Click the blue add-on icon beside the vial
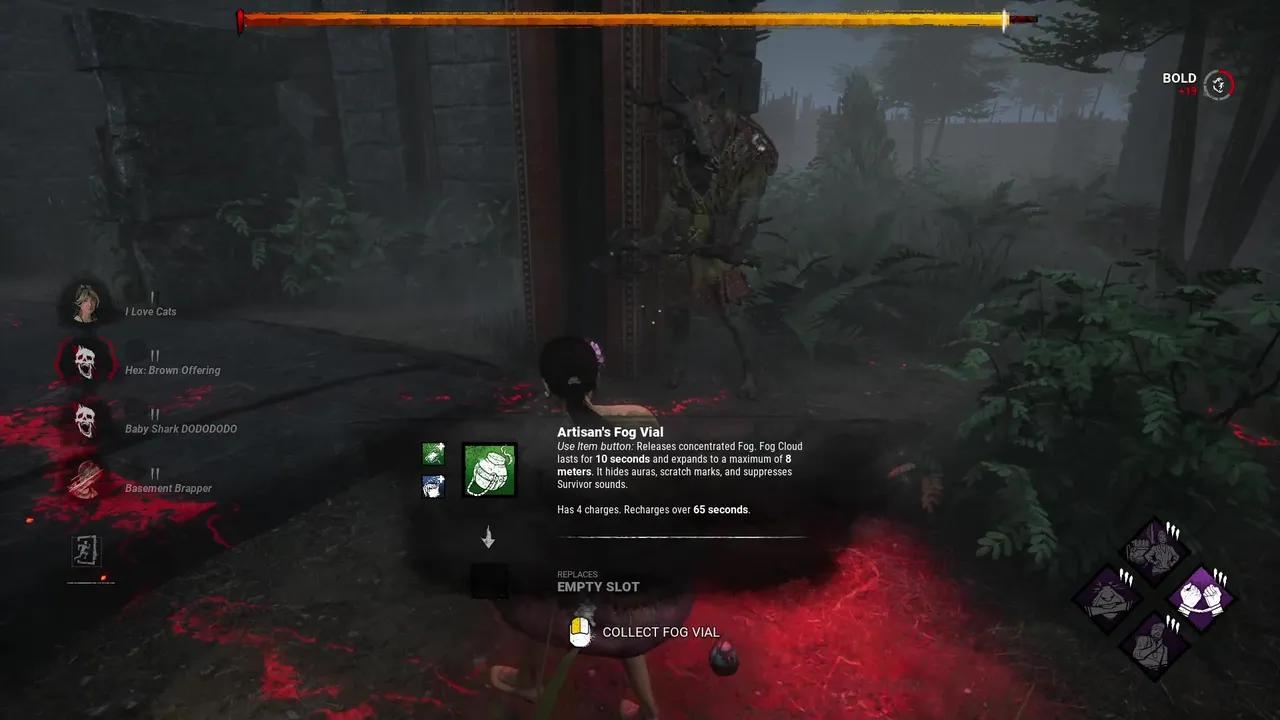 click(433, 485)
